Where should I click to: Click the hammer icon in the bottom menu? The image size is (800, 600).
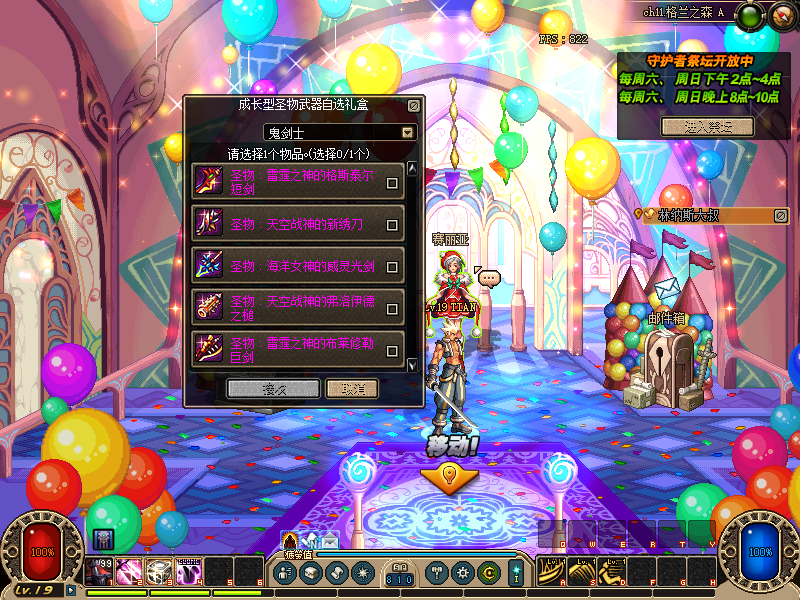tap(437, 573)
